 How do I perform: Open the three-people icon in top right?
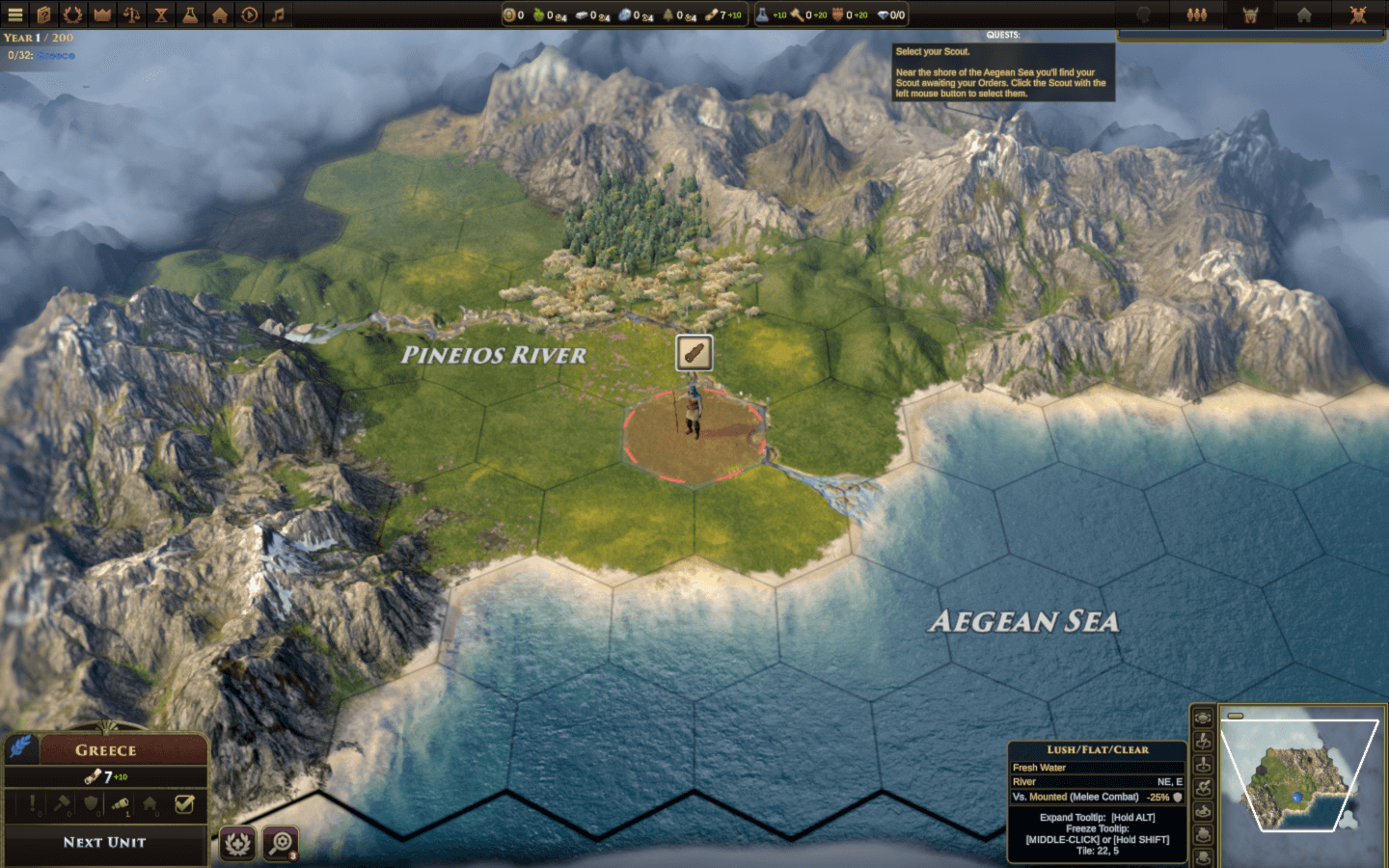(x=1197, y=14)
